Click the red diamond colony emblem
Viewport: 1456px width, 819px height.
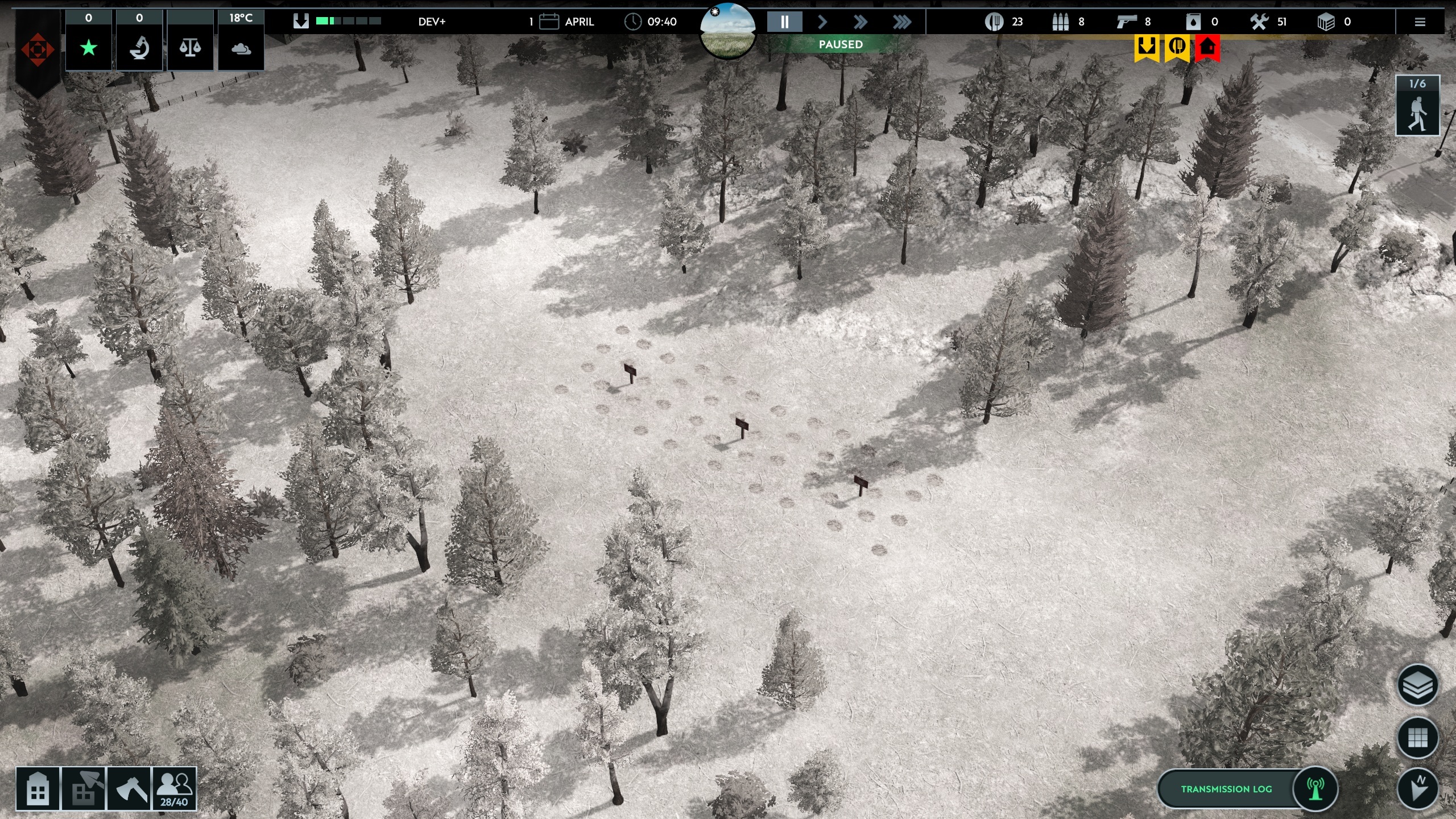click(38, 50)
